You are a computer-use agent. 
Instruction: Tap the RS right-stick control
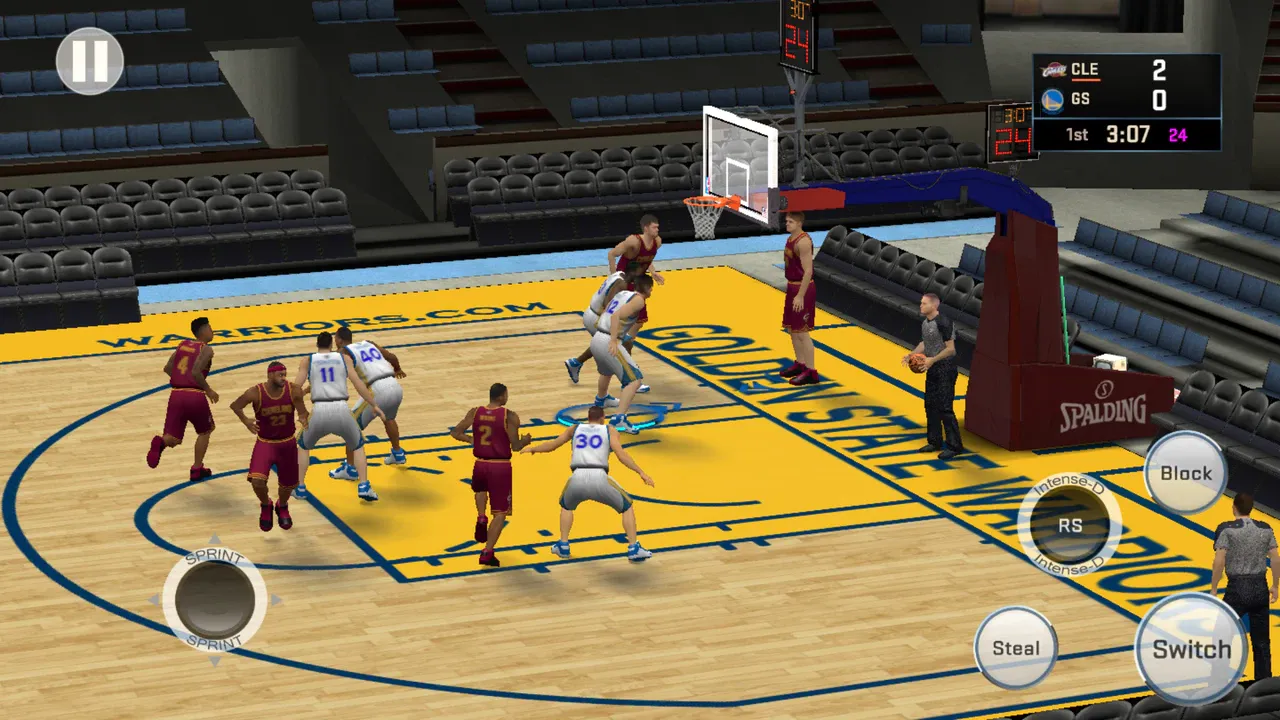click(x=1069, y=524)
